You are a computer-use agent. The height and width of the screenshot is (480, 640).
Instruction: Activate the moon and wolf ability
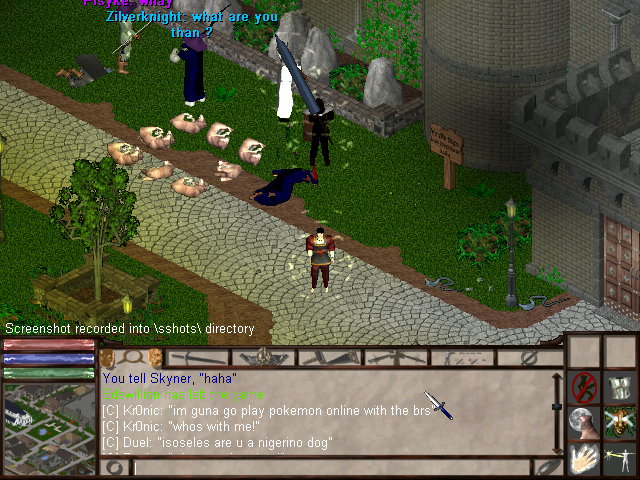584,421
